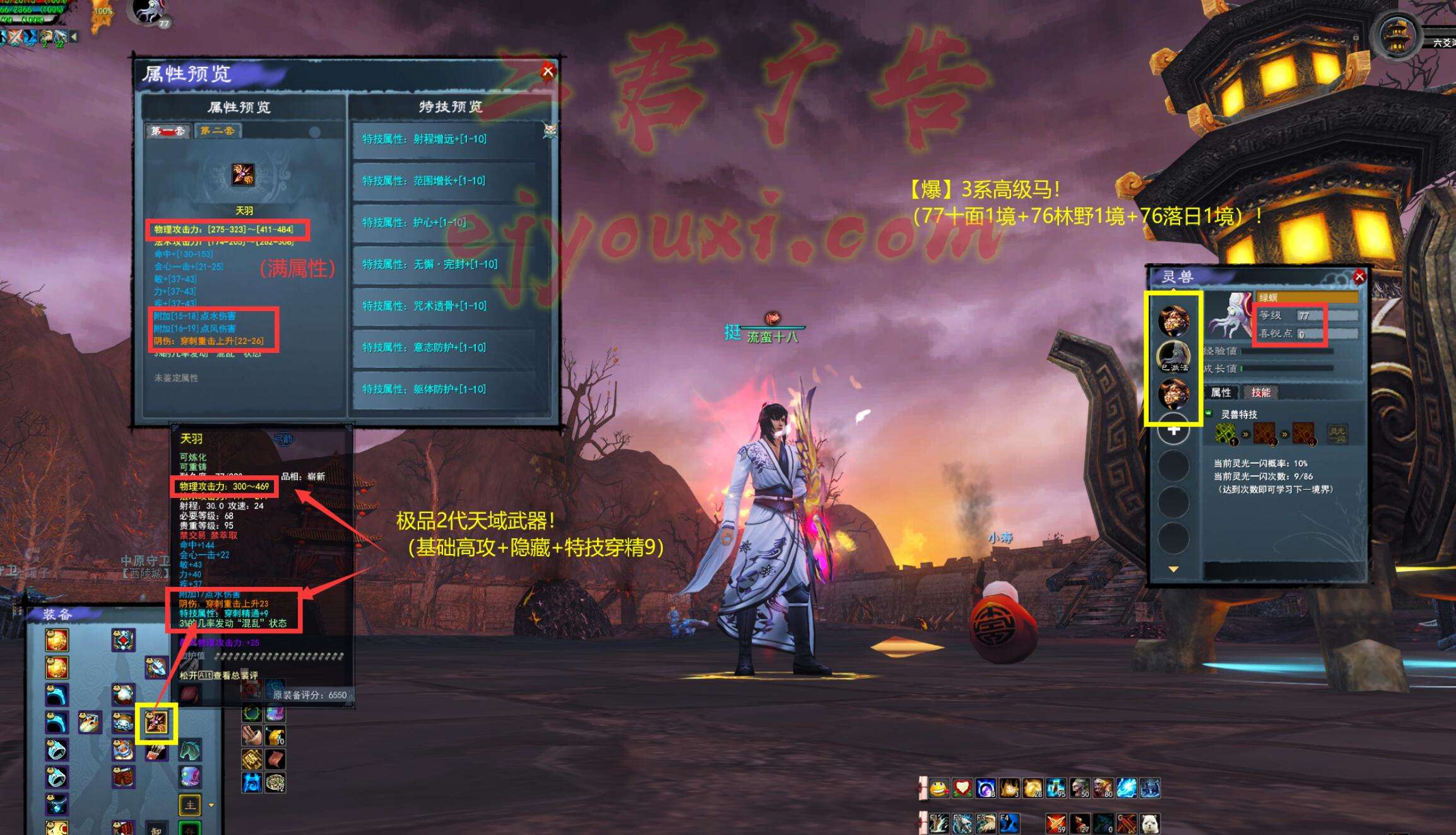Add a new spirit beast with plus button

pyautogui.click(x=1173, y=430)
